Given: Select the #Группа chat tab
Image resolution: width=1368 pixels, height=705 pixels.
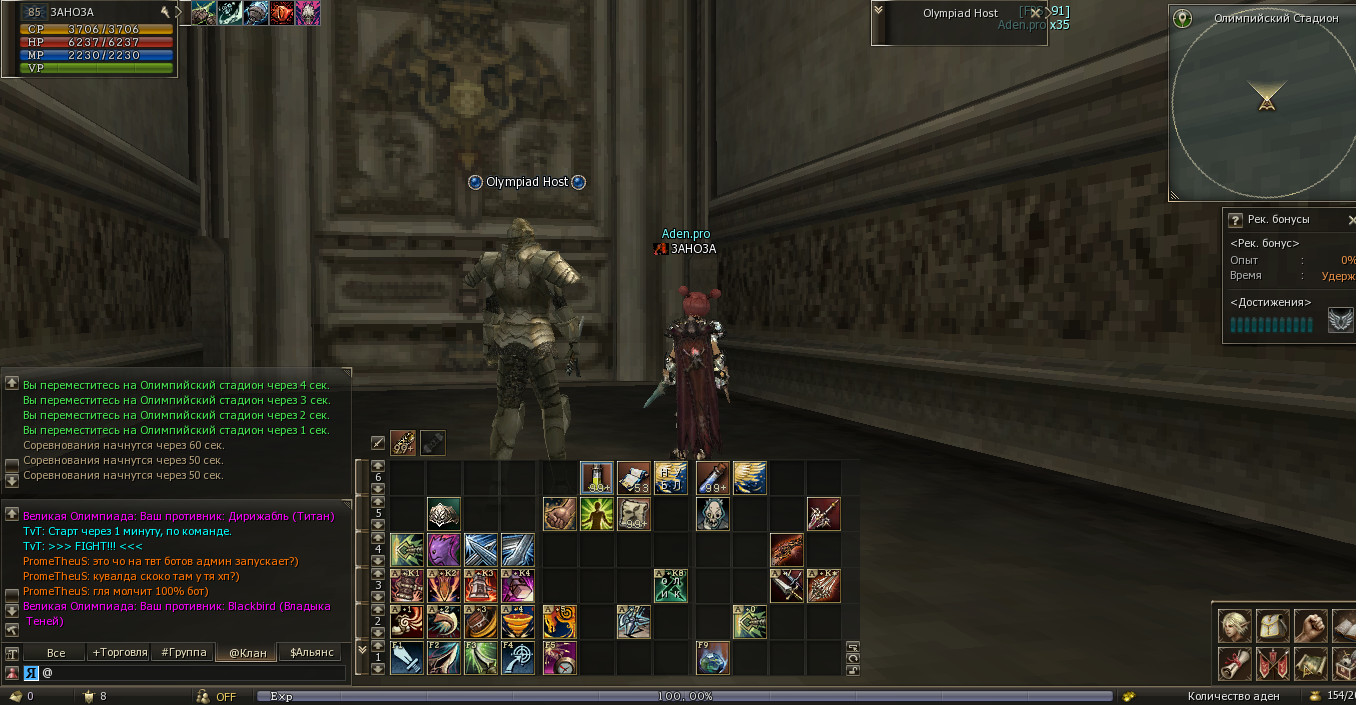Looking at the screenshot, I should coord(183,652).
